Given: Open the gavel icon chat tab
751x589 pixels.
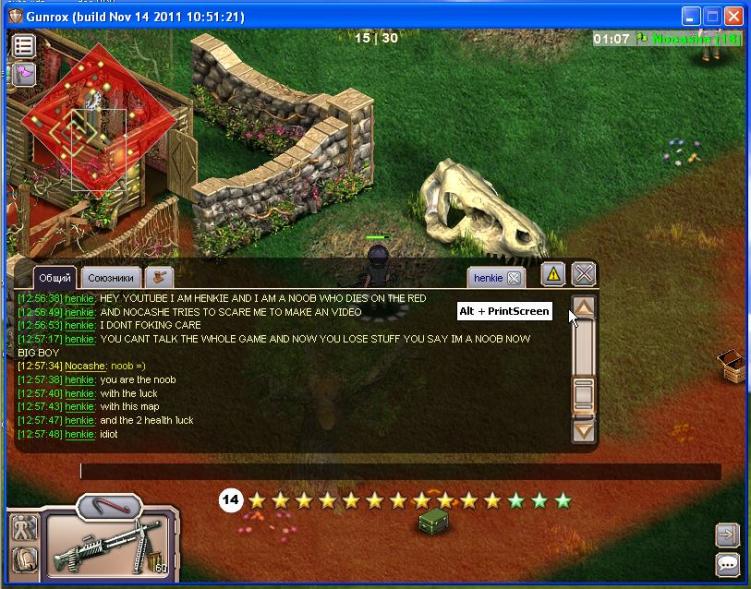Looking at the screenshot, I should click(x=159, y=277).
